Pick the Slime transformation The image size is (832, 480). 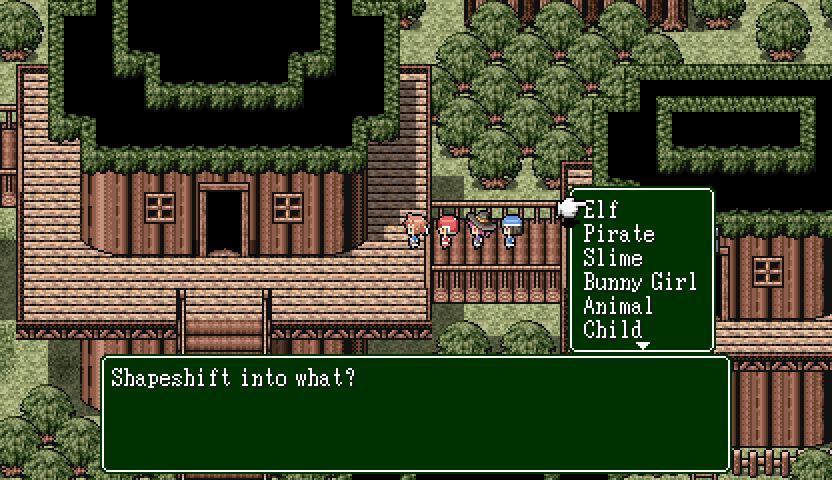point(613,258)
